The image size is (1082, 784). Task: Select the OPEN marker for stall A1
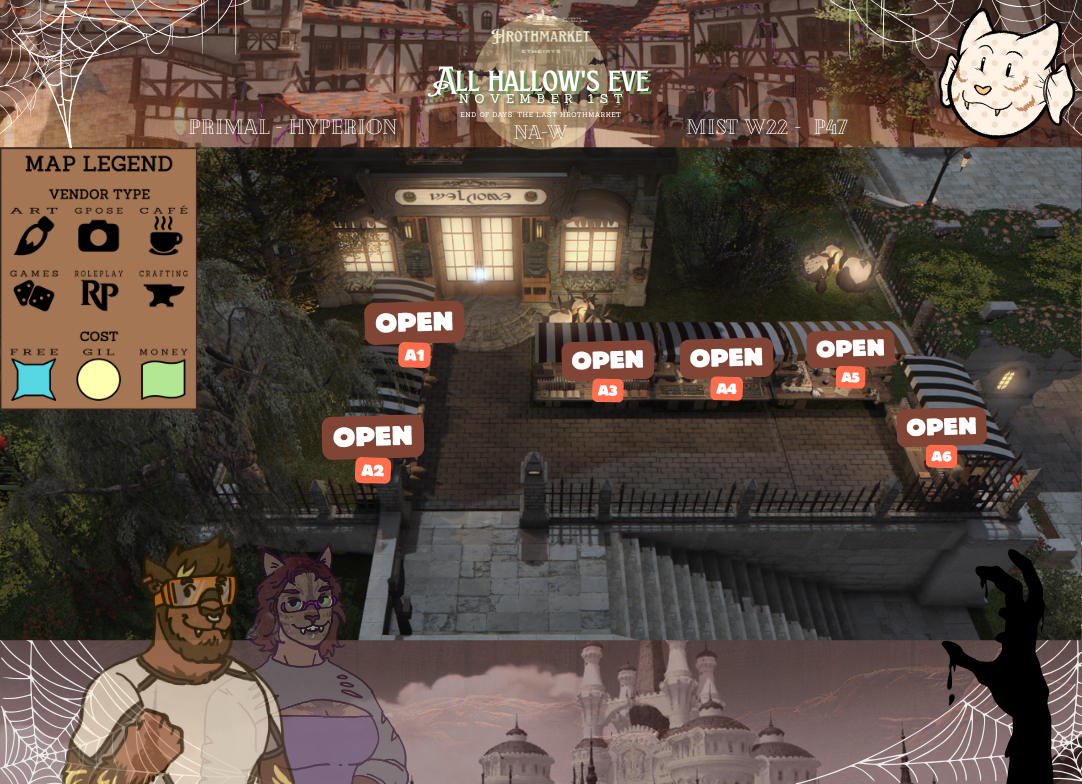414,322
